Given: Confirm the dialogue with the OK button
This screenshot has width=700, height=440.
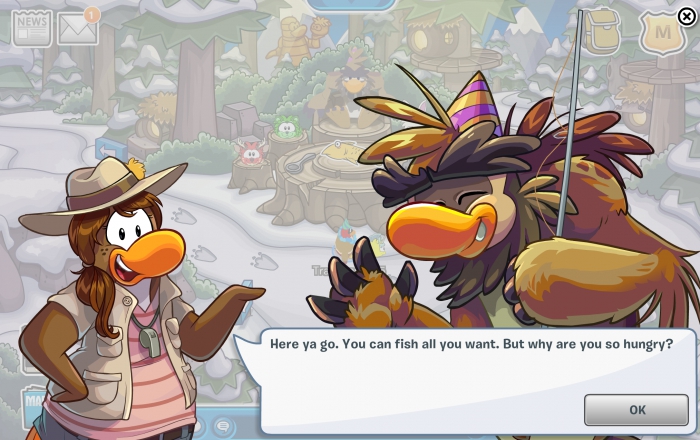Looking at the screenshot, I should [636, 409].
